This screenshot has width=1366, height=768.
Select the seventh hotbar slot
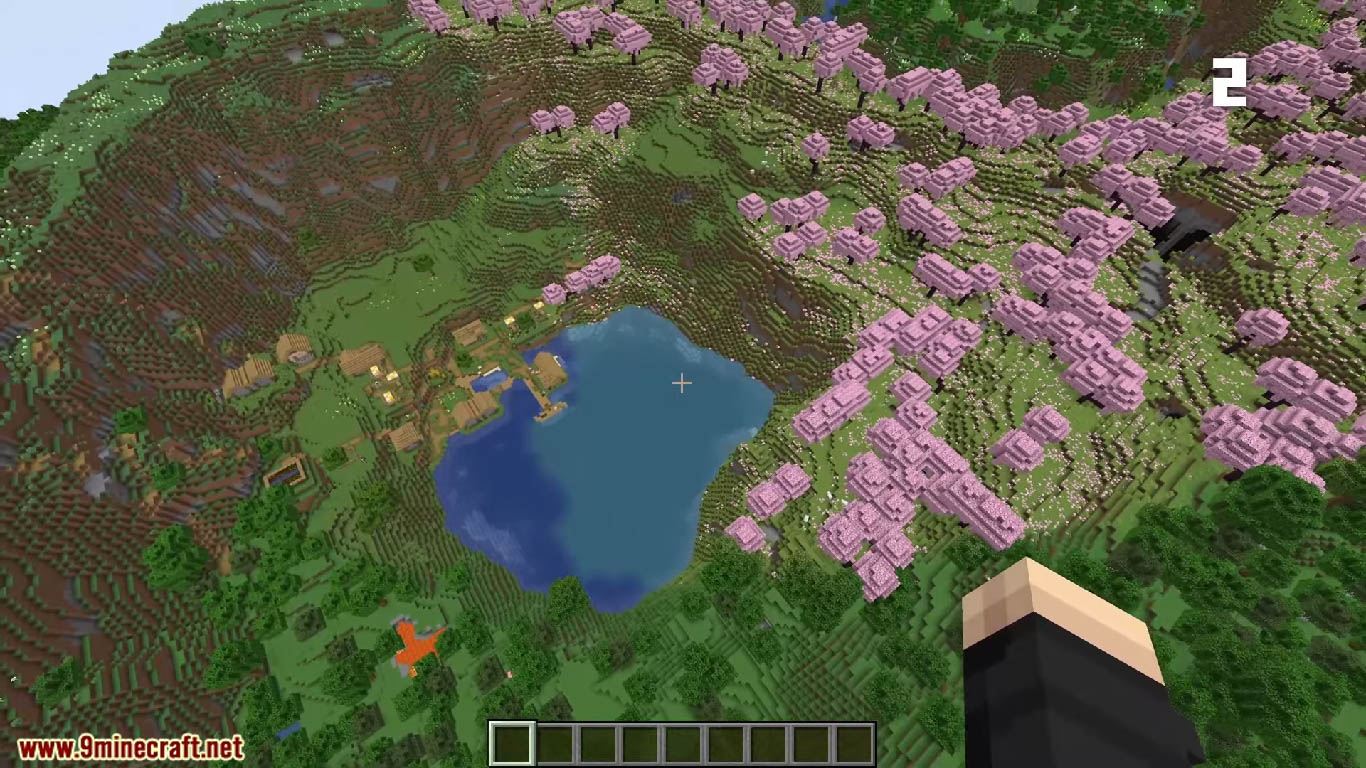[770, 740]
